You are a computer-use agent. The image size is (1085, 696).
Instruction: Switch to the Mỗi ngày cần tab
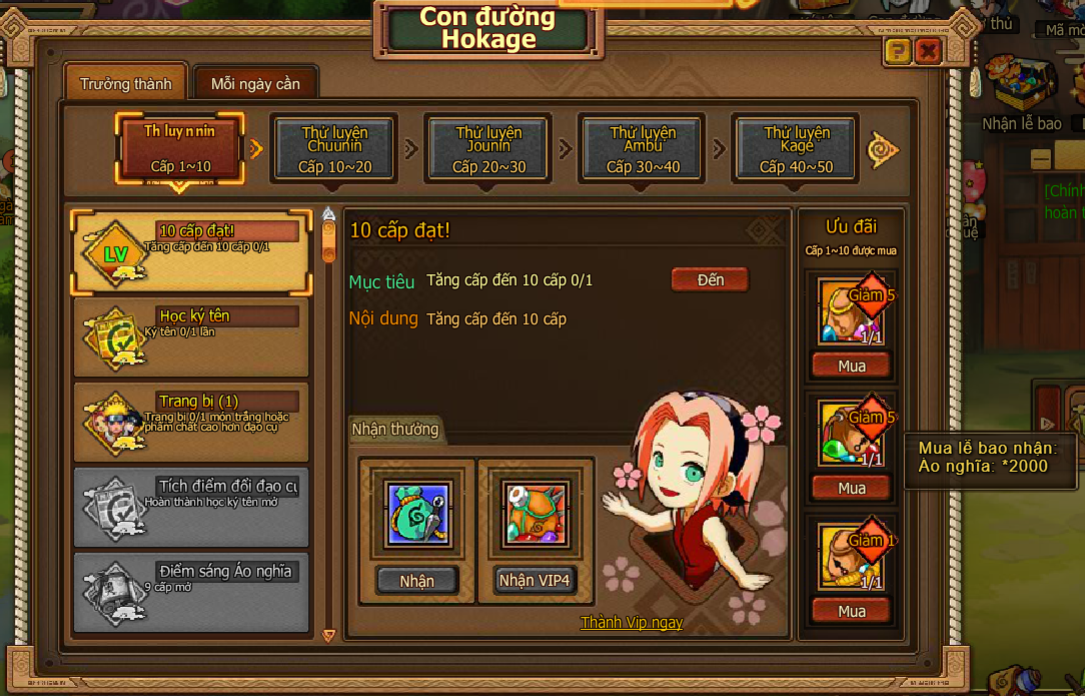click(x=255, y=84)
